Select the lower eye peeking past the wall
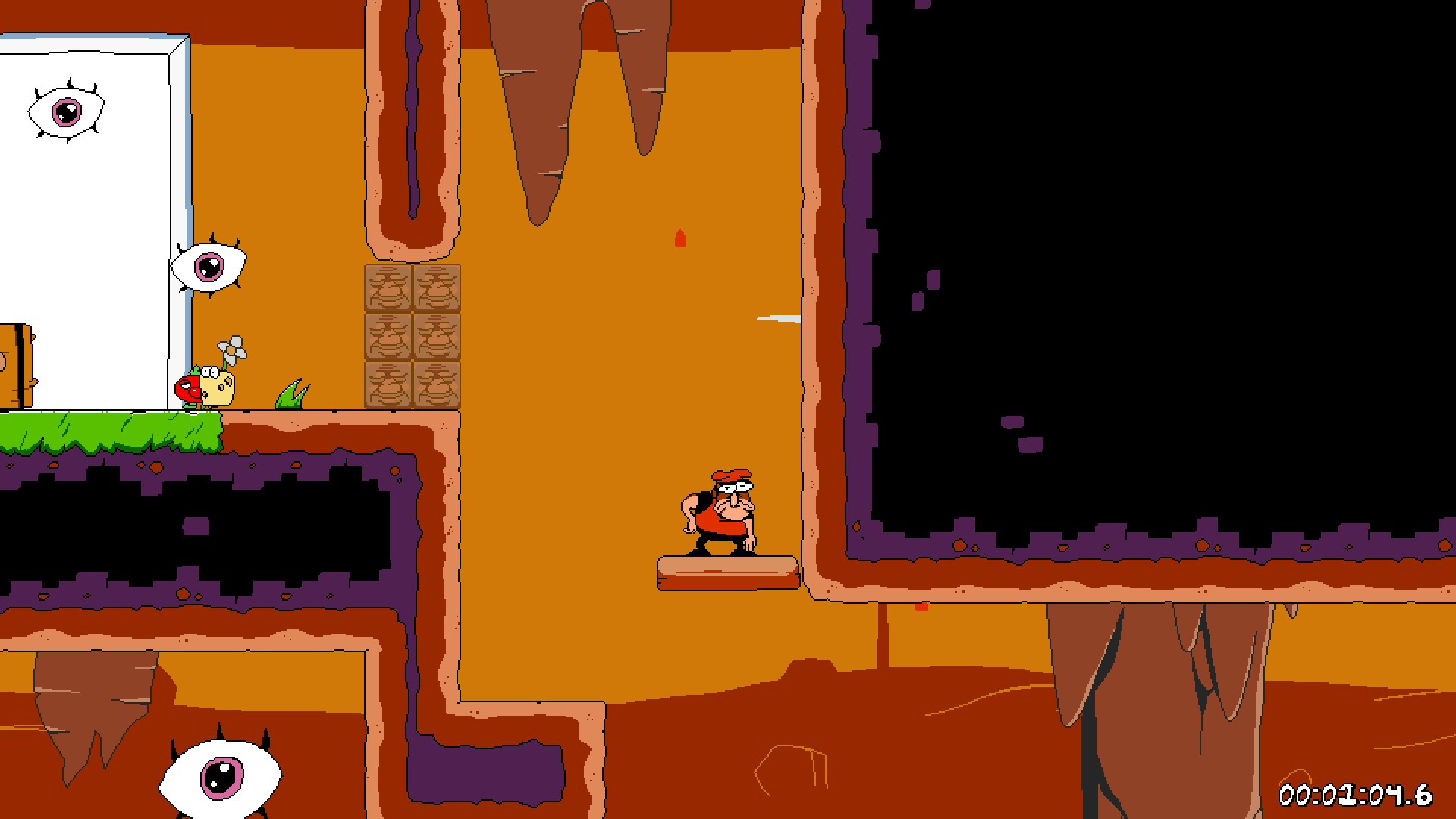This screenshot has height=819, width=1456. click(211, 265)
